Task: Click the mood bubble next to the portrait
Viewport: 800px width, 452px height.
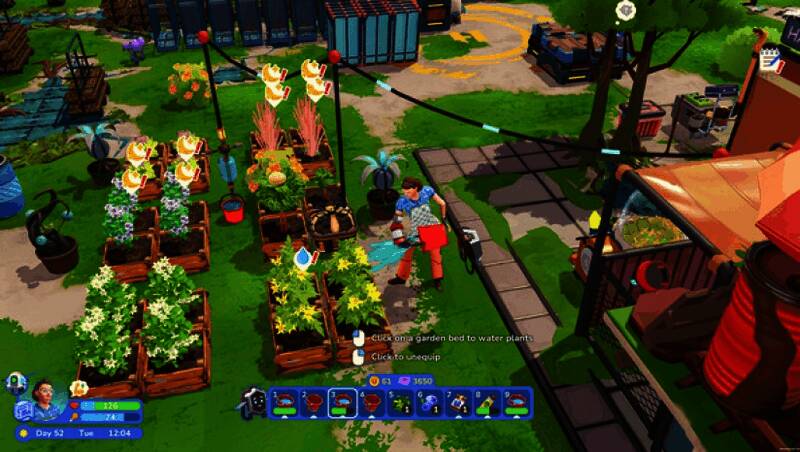Action: click(x=79, y=387)
